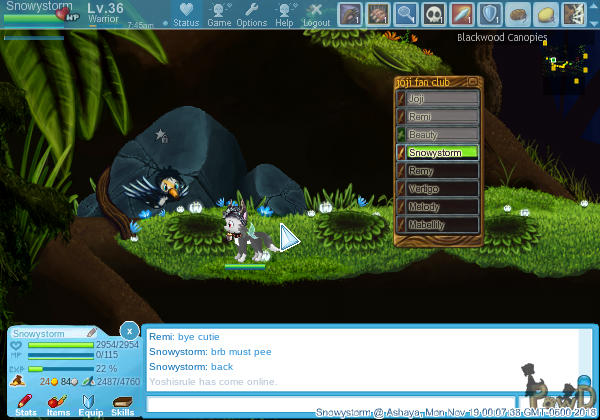Select the blue shield hotbar slot

(490, 14)
